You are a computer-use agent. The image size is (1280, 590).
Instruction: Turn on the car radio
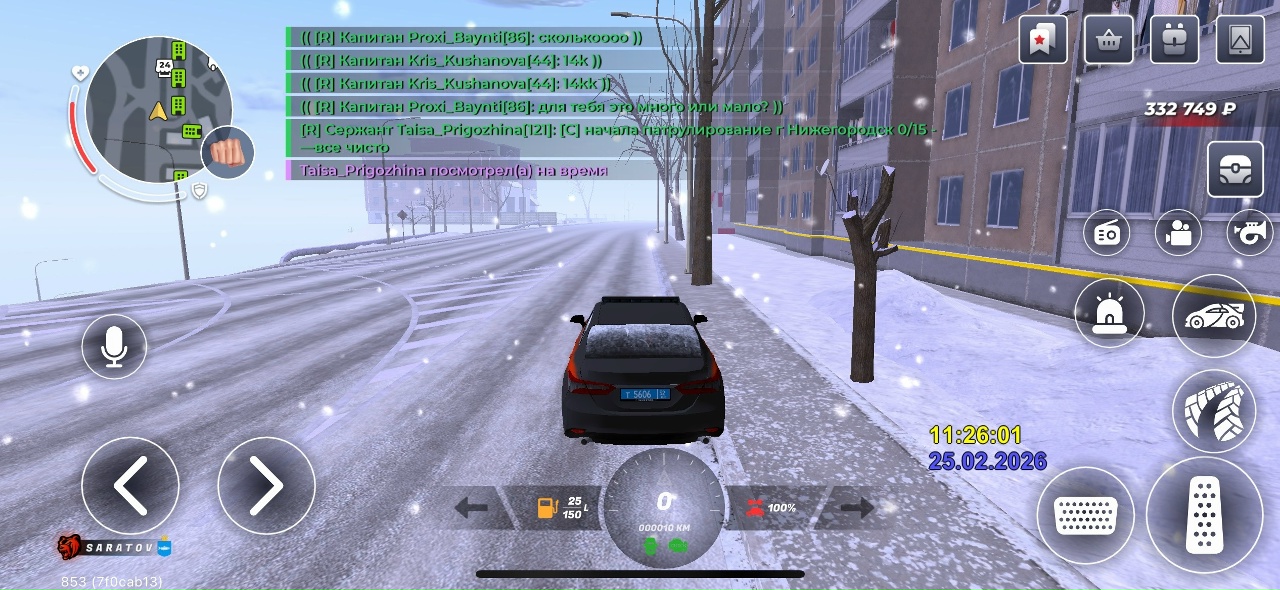[x=1108, y=233]
